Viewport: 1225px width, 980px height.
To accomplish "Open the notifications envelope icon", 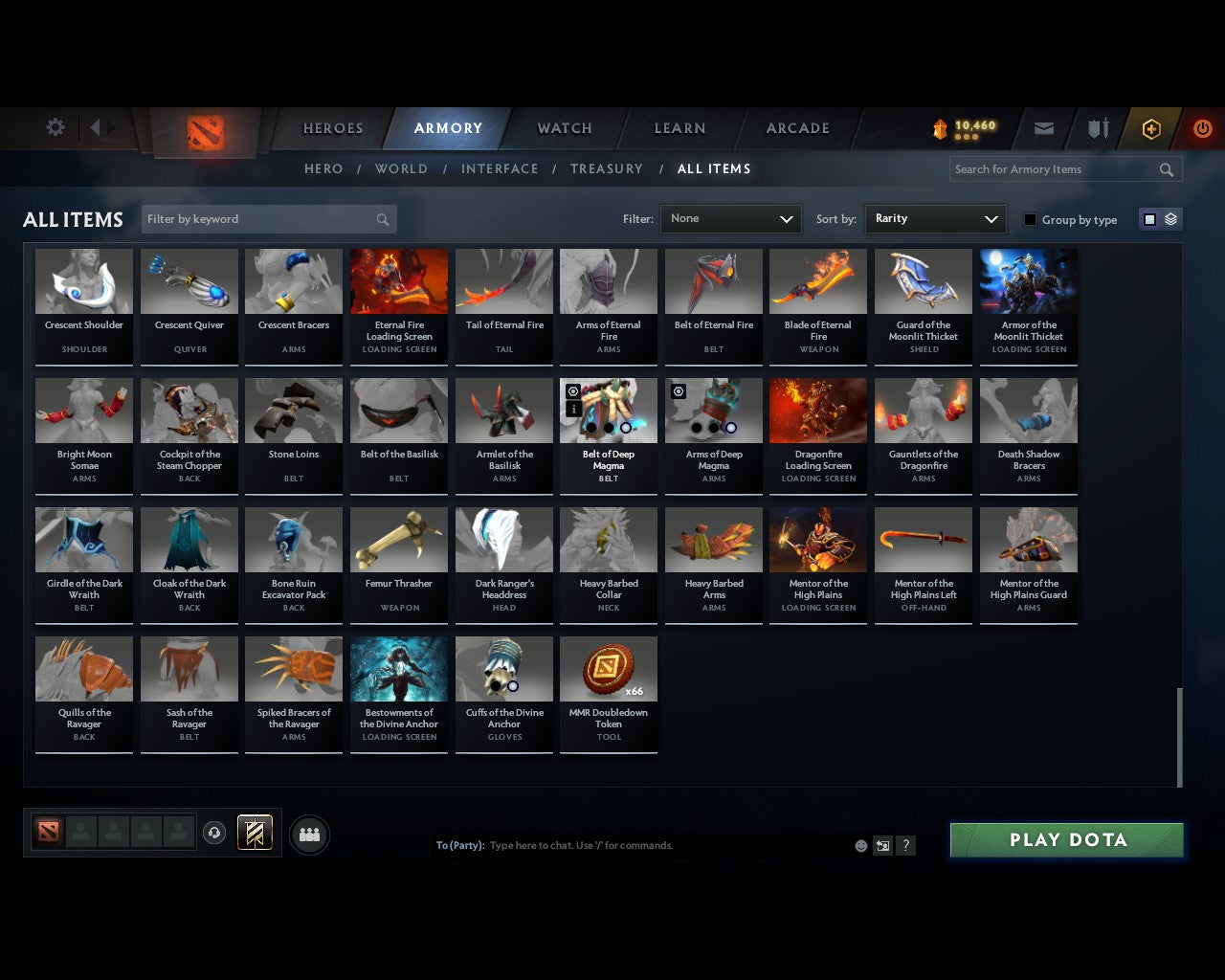I will tap(1043, 127).
